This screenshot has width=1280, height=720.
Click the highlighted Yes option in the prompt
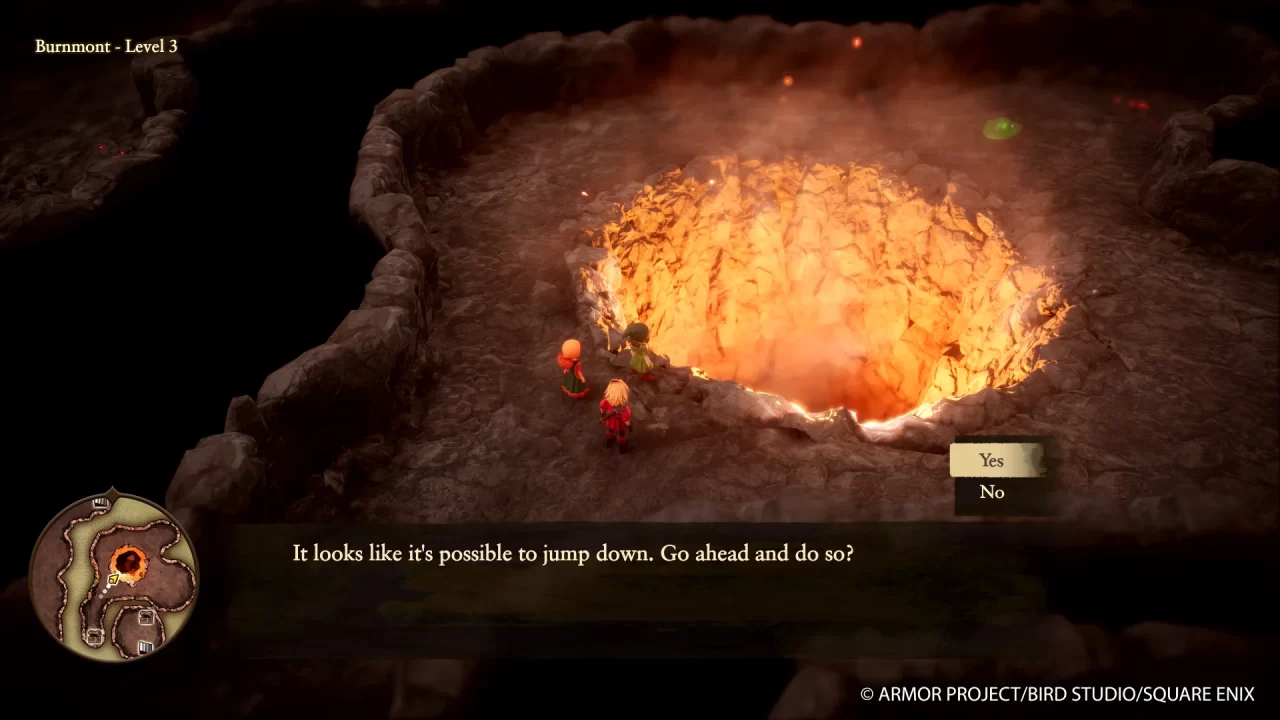click(991, 460)
